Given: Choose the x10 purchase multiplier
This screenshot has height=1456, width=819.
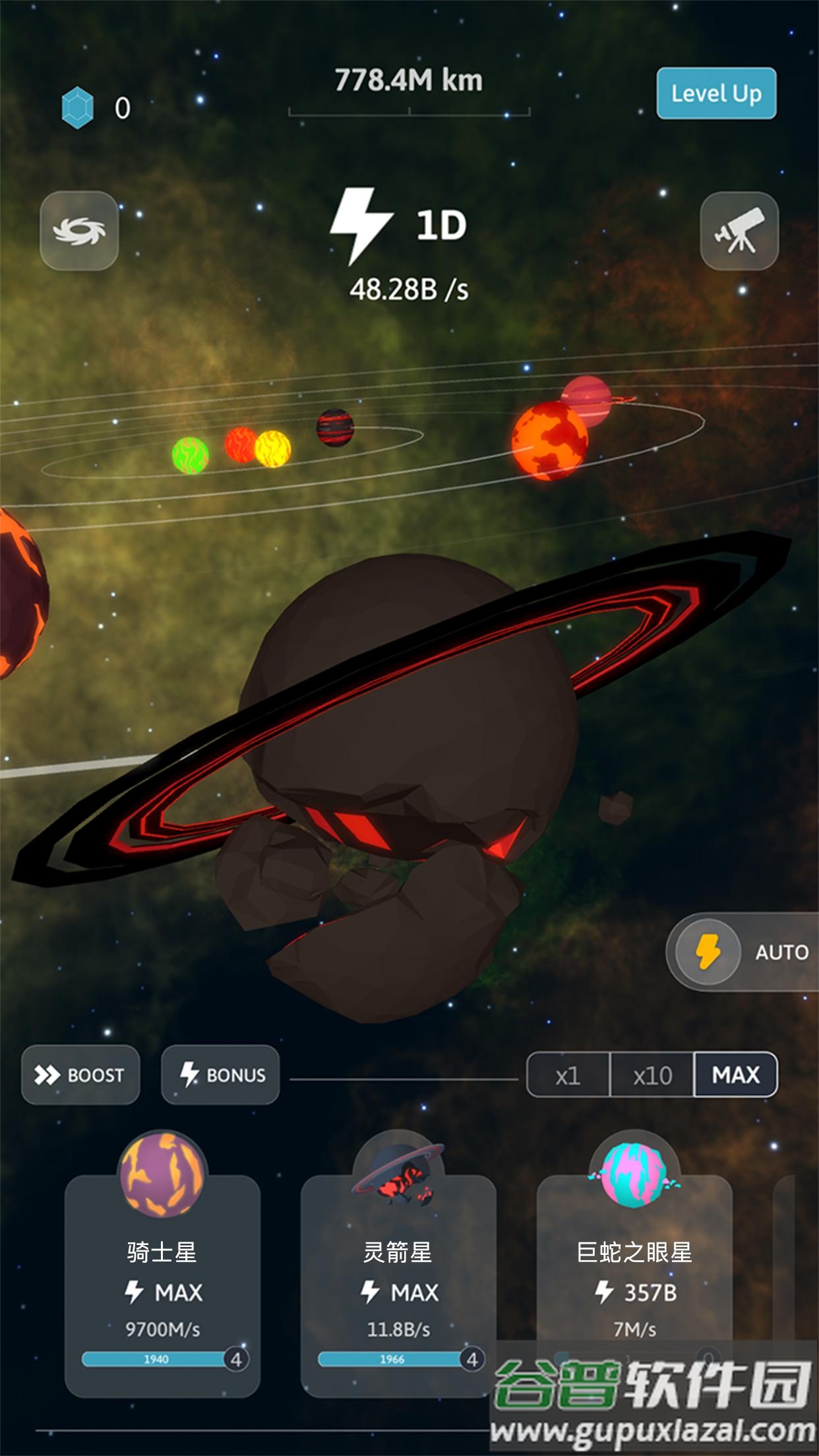Looking at the screenshot, I should pos(652,1075).
